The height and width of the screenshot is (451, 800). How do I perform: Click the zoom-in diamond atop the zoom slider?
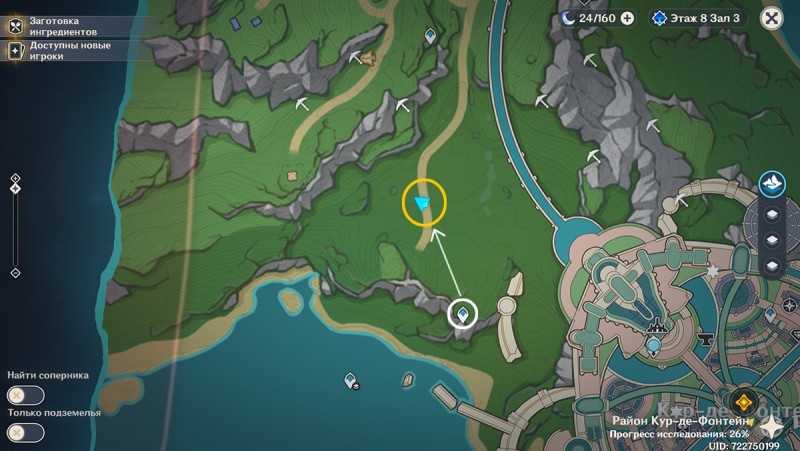pyautogui.click(x=15, y=178)
